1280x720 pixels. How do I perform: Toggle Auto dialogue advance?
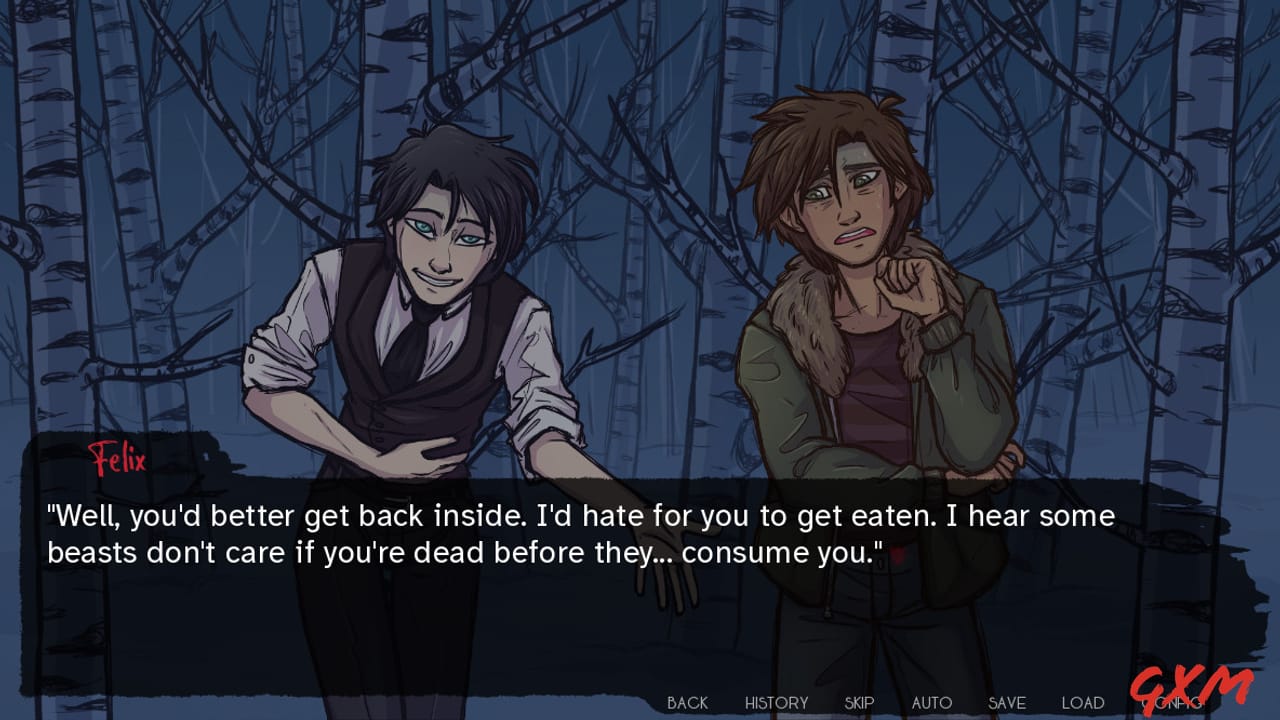point(931,703)
